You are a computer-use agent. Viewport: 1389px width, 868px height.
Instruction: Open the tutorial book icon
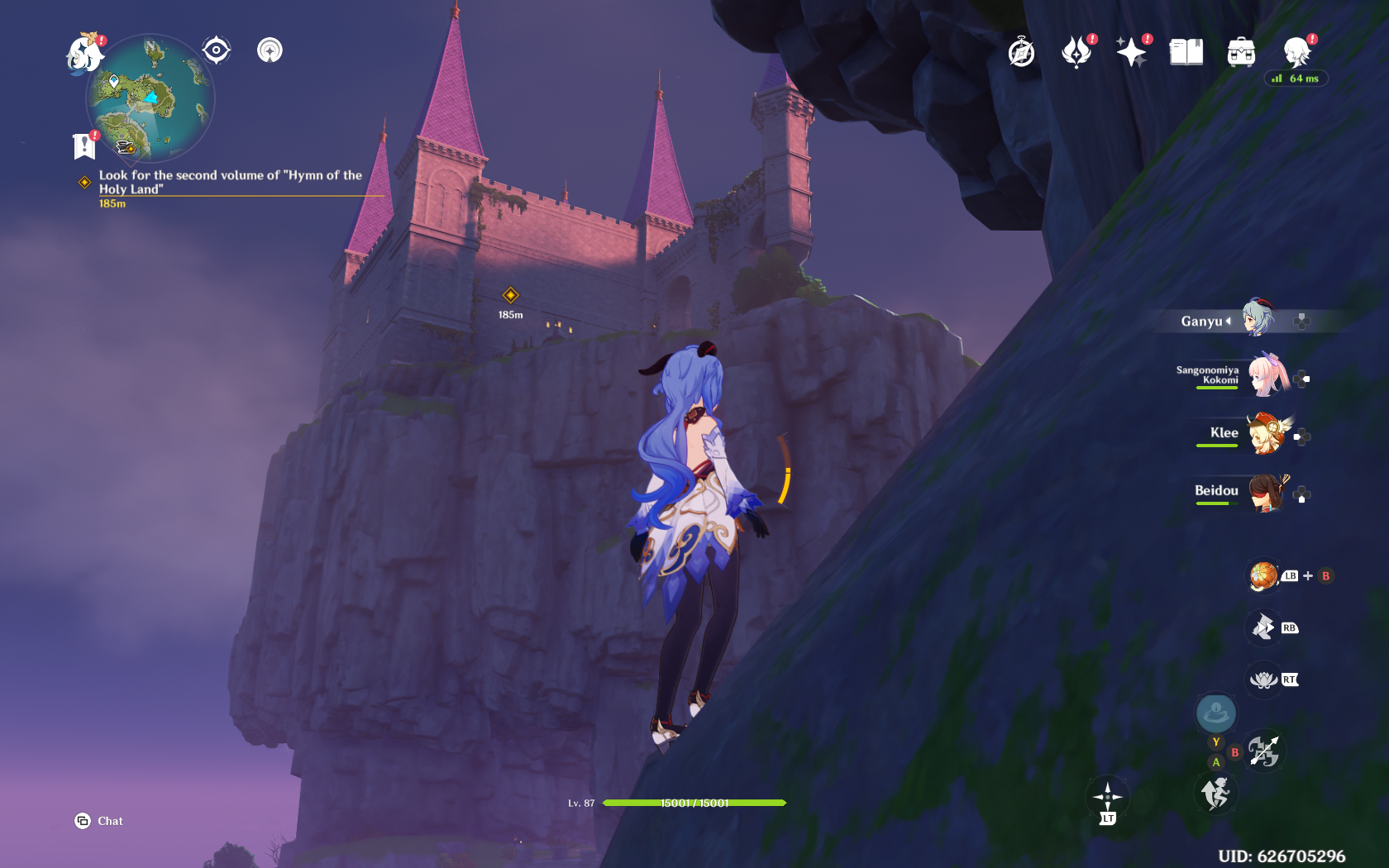pos(1186,53)
